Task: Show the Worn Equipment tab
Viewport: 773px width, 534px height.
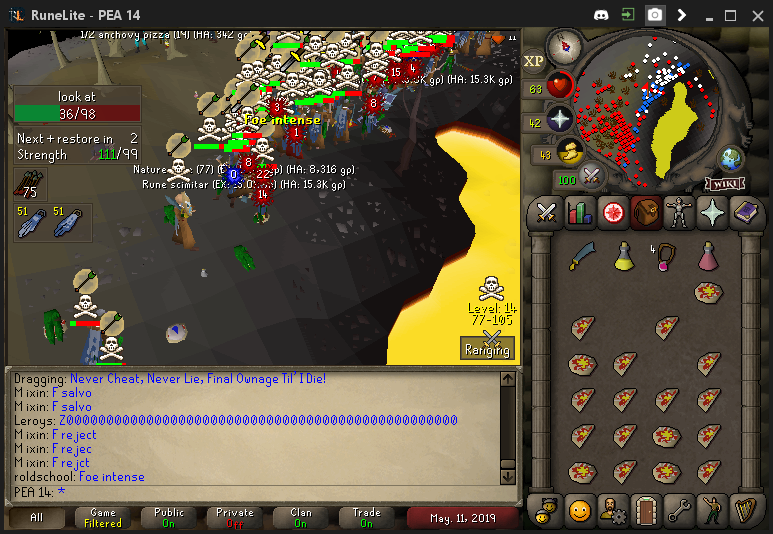Action: pos(679,212)
